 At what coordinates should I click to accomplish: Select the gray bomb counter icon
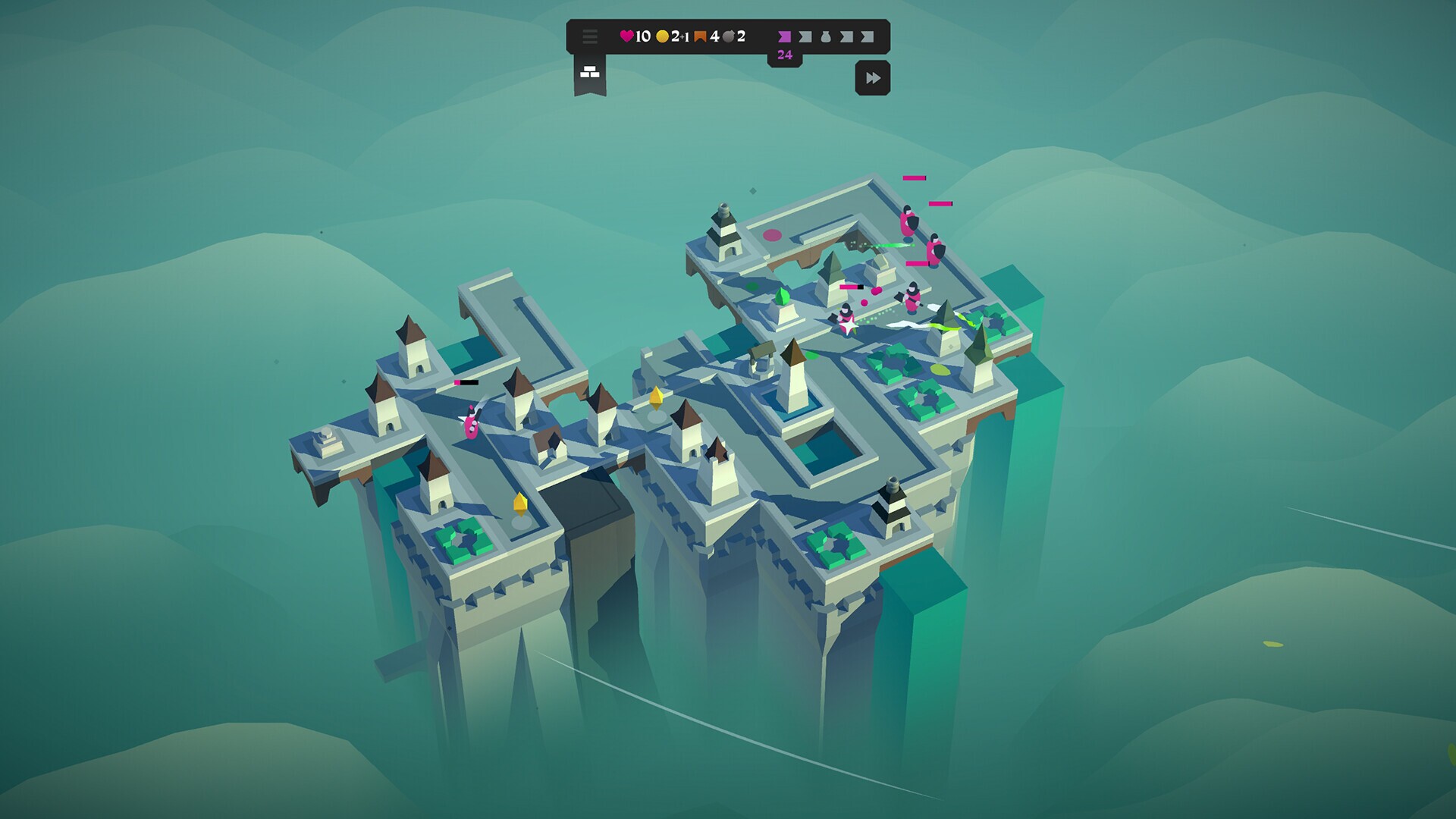pyautogui.click(x=729, y=37)
